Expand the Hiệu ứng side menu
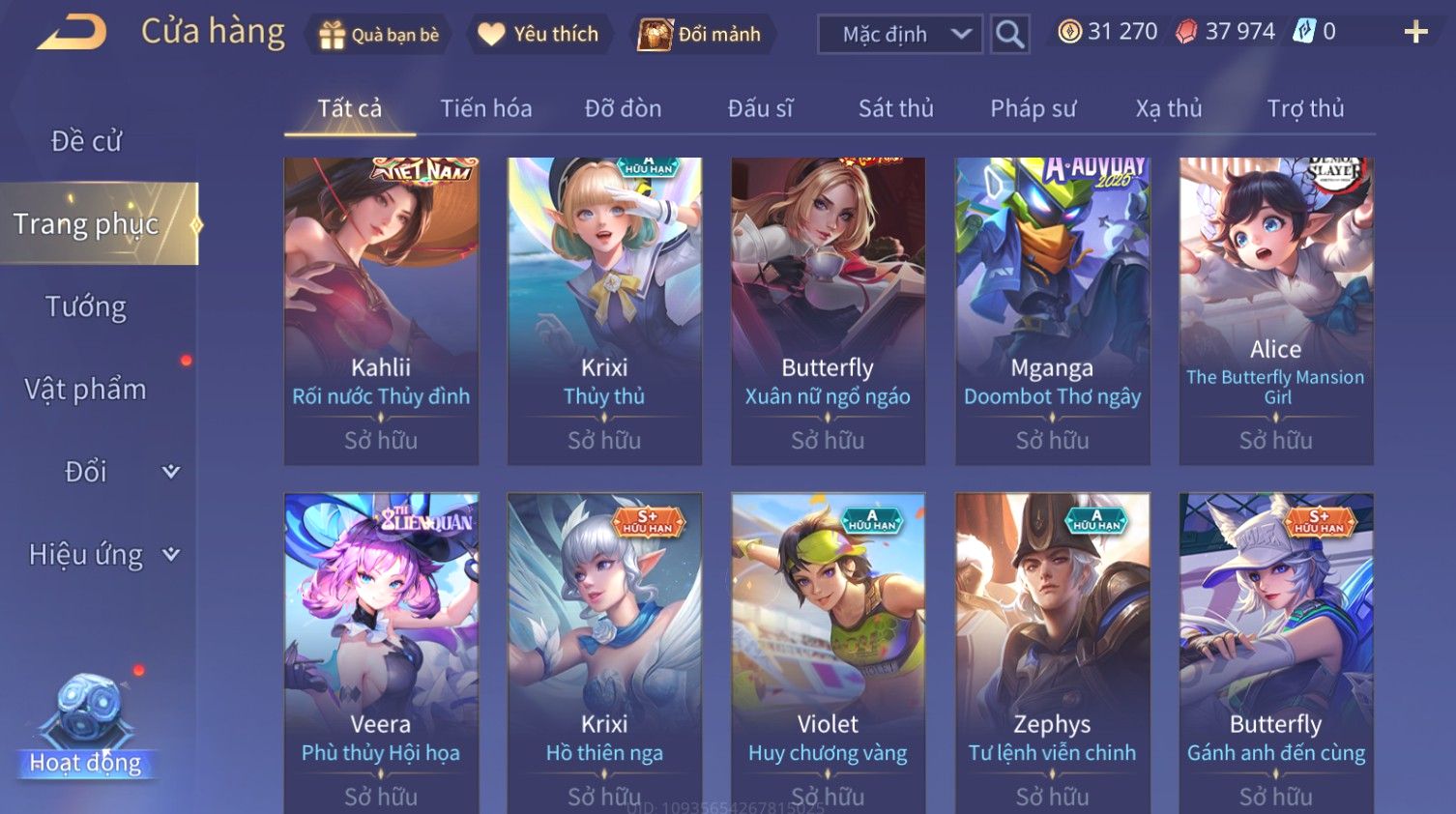This screenshot has height=814, width=1456. [x=103, y=554]
